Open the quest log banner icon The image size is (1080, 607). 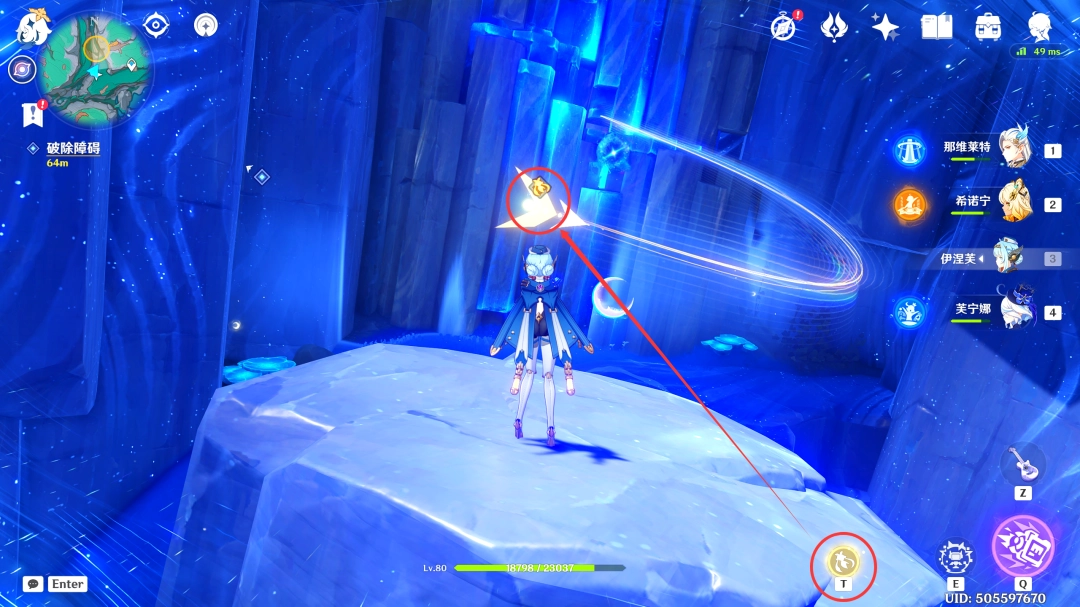[x=32, y=114]
